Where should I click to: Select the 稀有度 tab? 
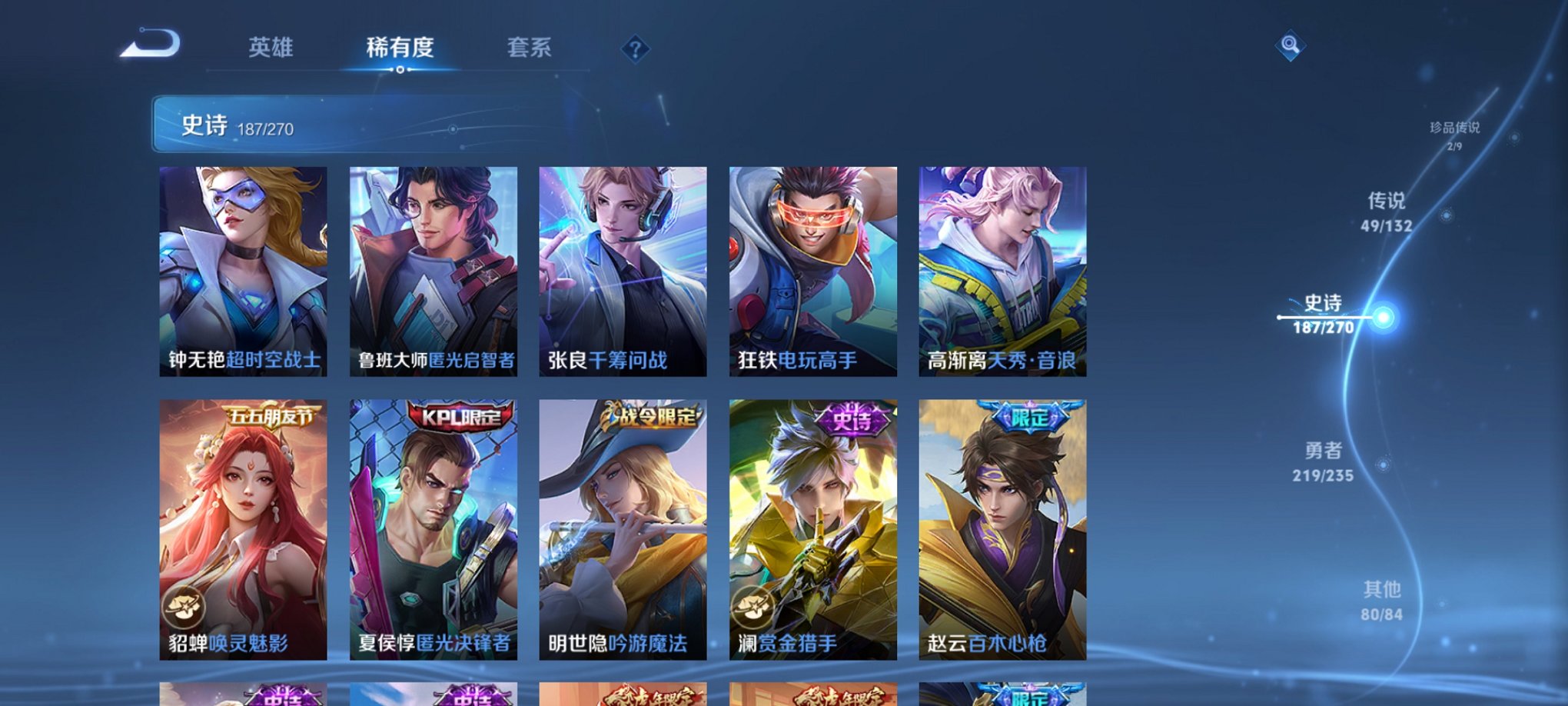[x=400, y=48]
